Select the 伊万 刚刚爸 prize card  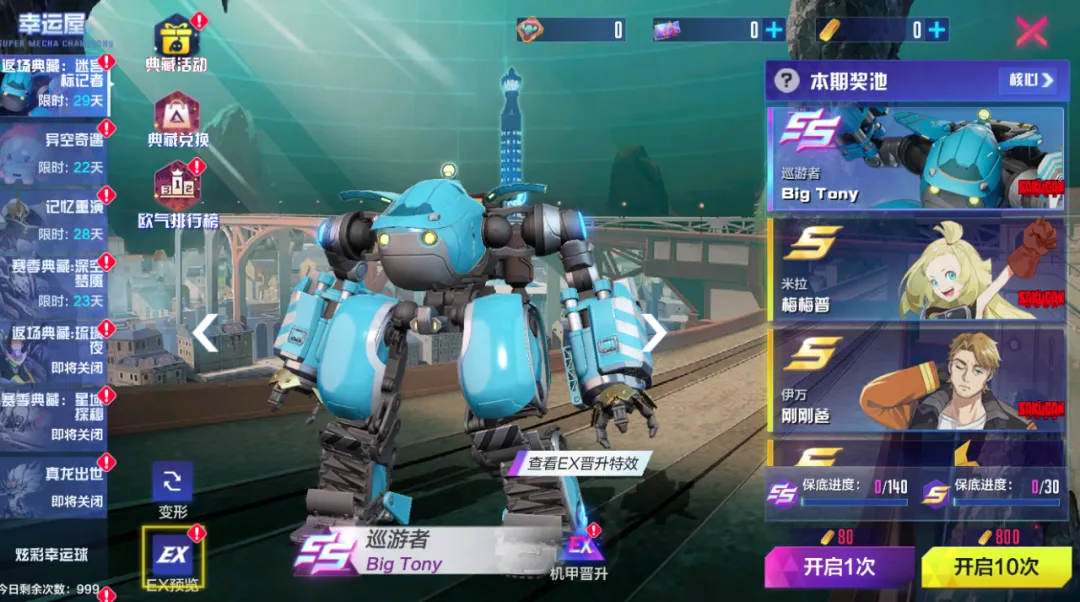click(x=915, y=379)
